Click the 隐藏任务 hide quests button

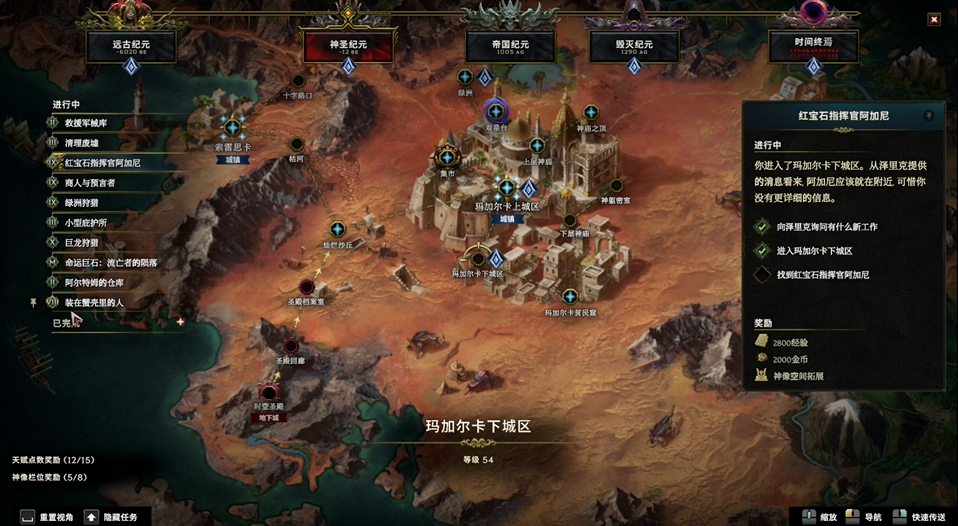coord(118,517)
